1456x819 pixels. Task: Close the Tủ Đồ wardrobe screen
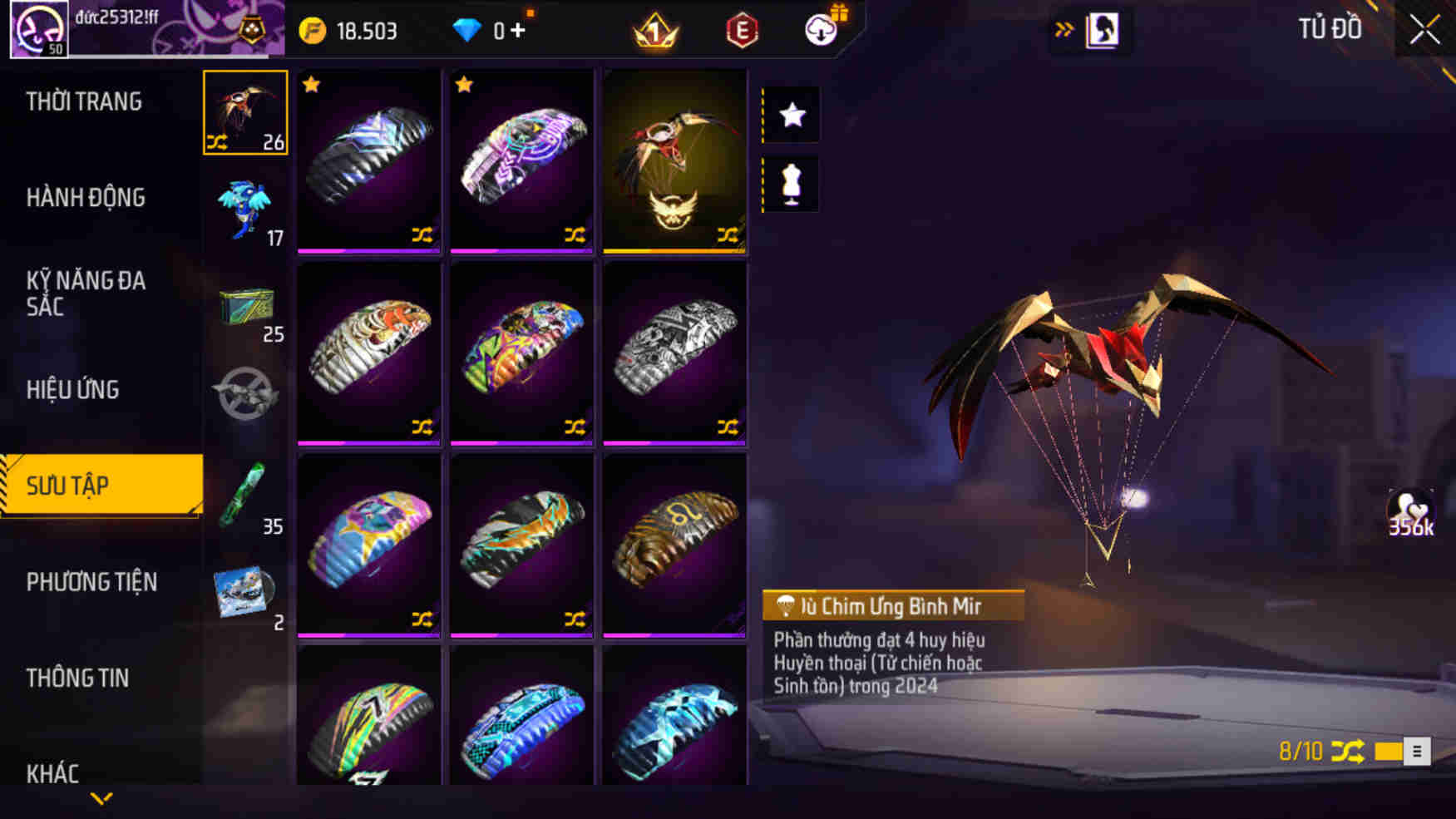[1424, 31]
